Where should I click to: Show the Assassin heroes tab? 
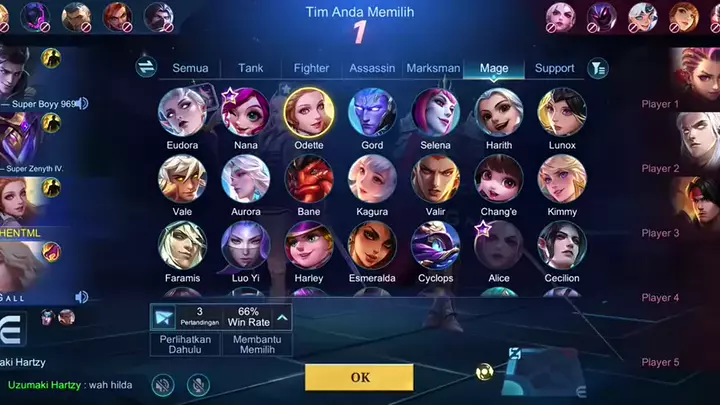click(x=372, y=68)
